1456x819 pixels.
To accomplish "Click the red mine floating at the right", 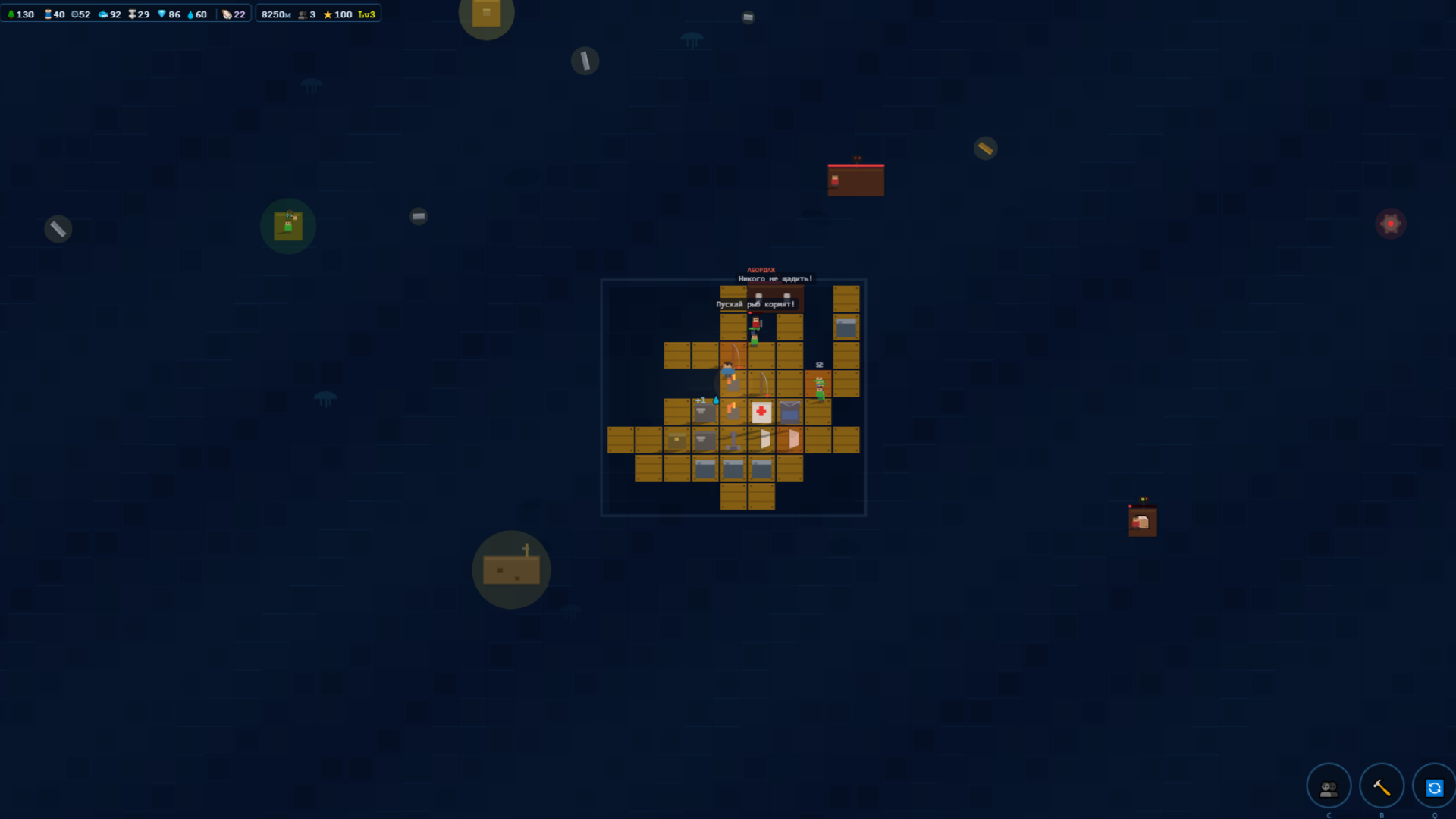I will click(1390, 222).
